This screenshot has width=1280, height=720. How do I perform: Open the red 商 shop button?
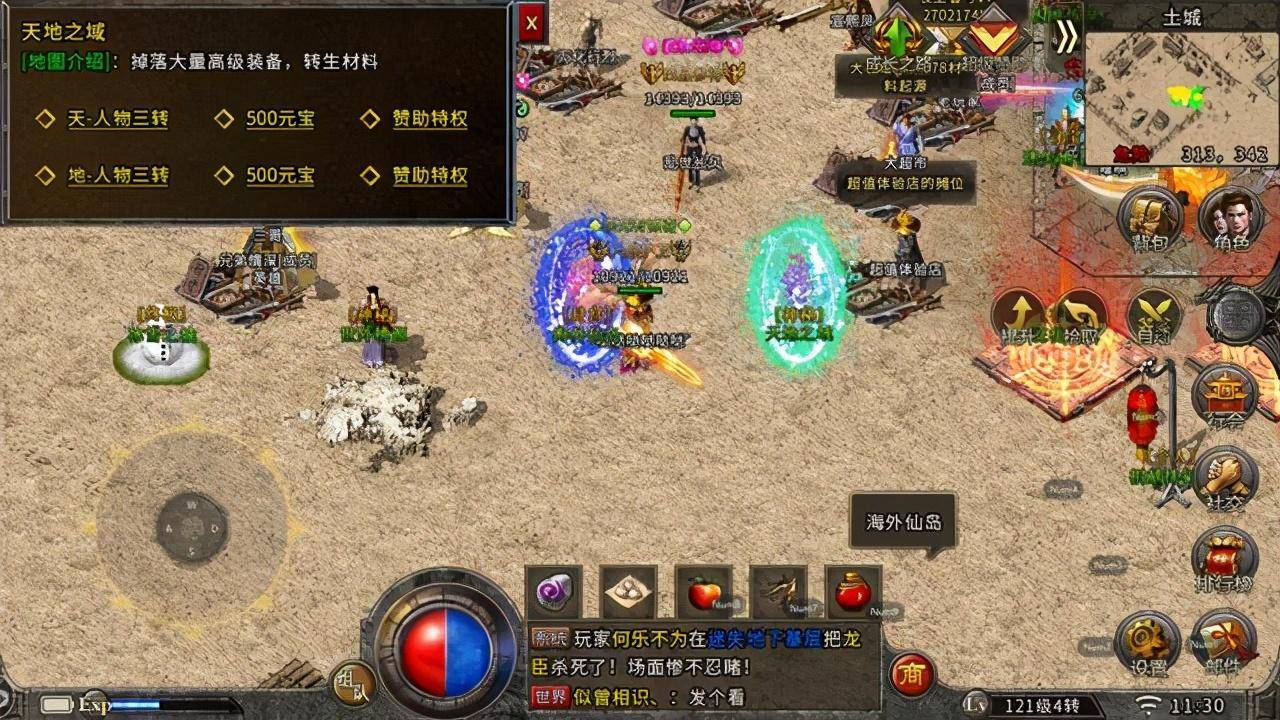click(x=911, y=675)
